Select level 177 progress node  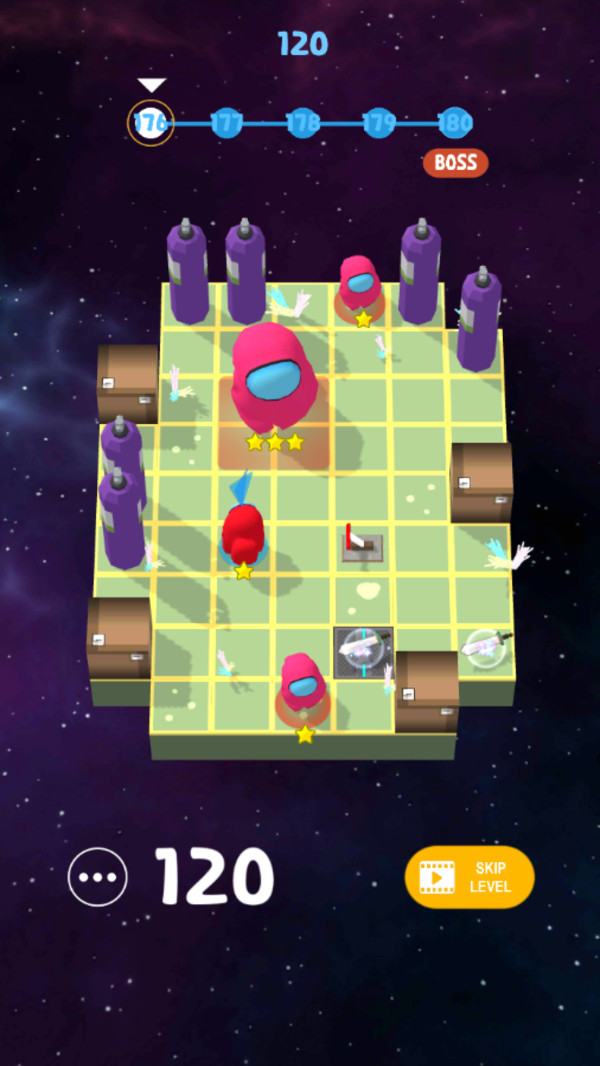[227, 123]
